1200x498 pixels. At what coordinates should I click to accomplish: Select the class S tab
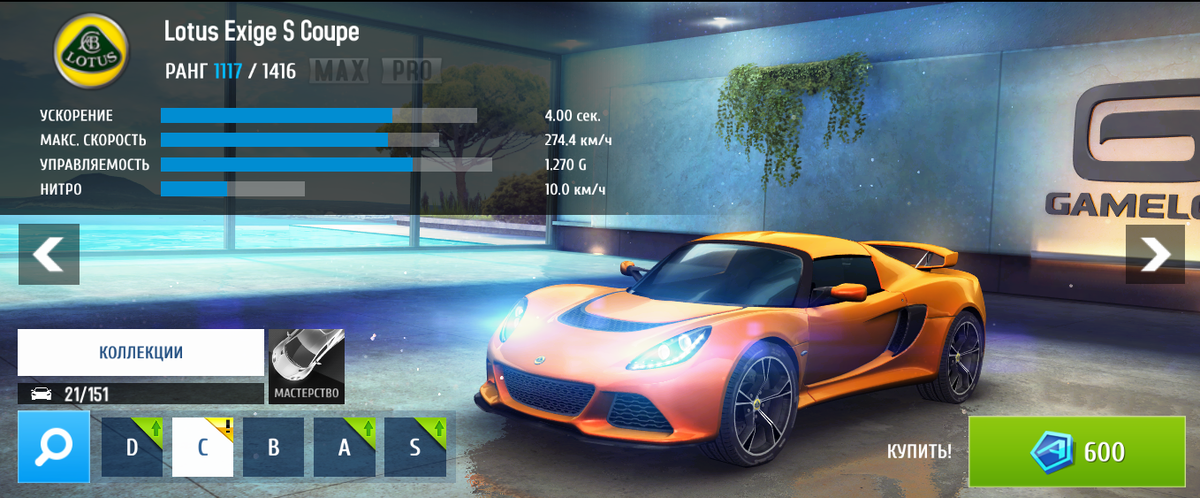[x=414, y=447]
